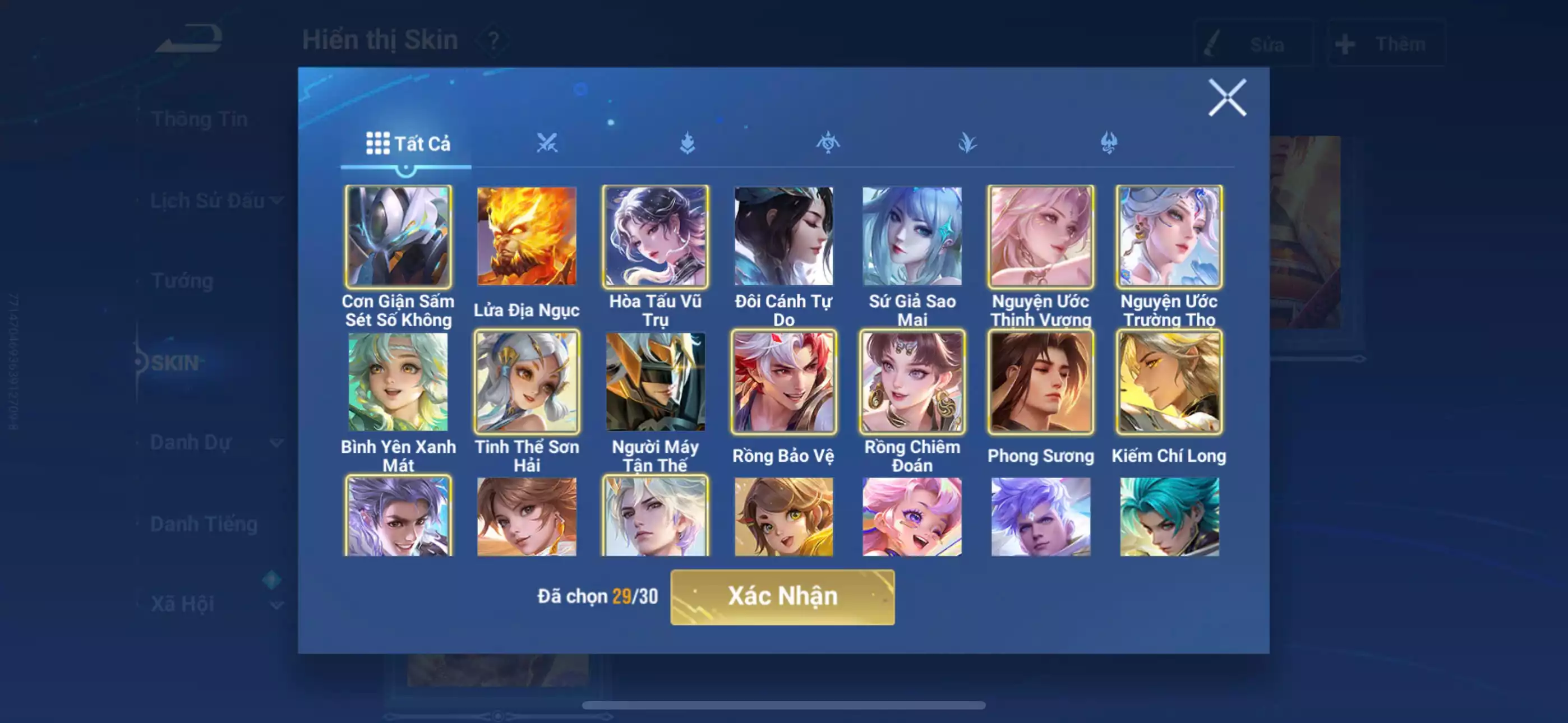Select the demon-shaped assassin class filter icon
Image resolution: width=1568 pixels, height=723 pixels.
pyautogui.click(x=1109, y=143)
